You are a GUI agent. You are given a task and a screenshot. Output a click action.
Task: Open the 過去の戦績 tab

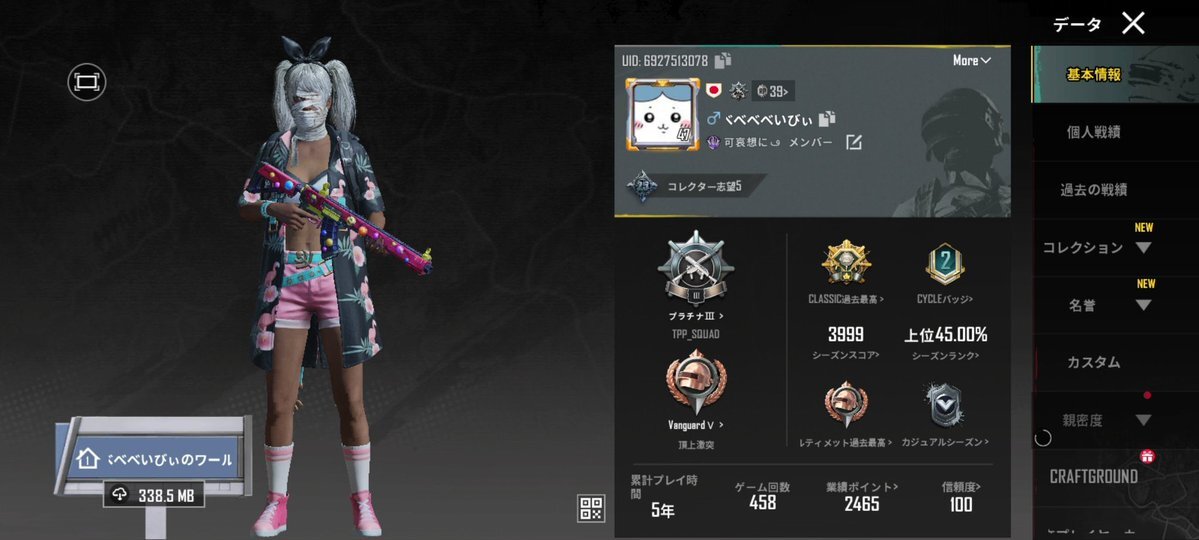coord(1094,190)
